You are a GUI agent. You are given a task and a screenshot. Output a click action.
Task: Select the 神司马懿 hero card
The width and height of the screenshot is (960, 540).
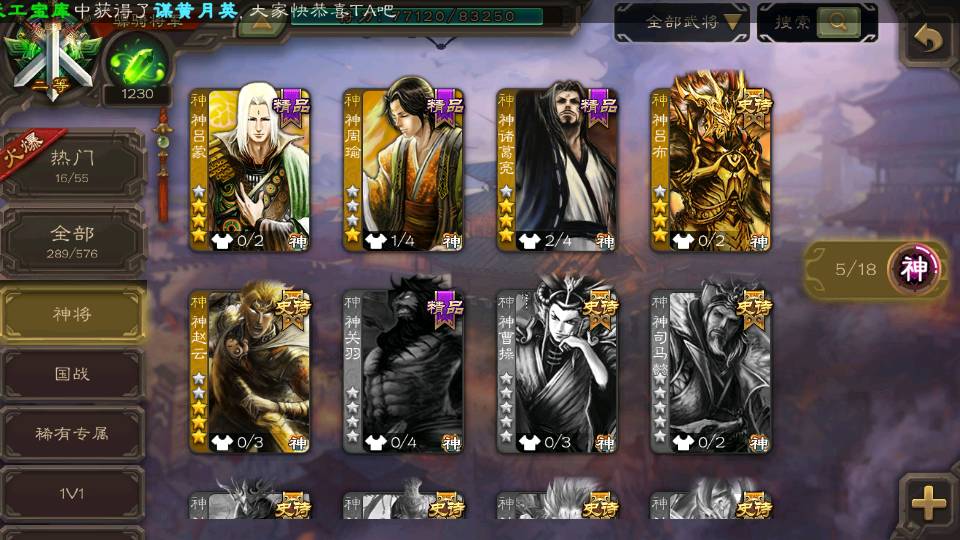click(x=711, y=372)
